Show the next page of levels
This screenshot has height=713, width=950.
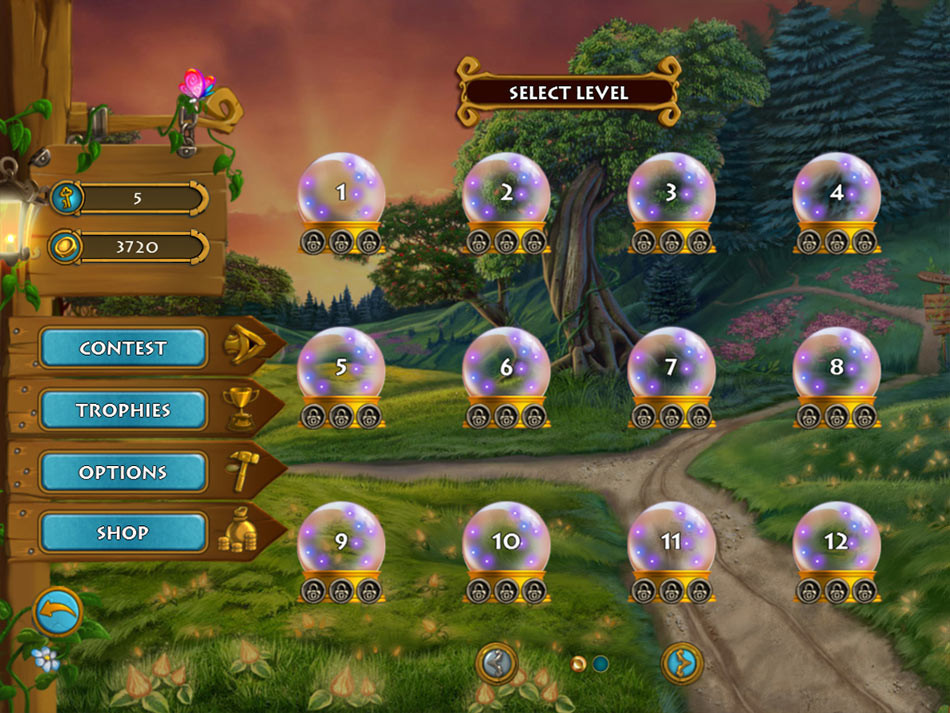tap(682, 663)
